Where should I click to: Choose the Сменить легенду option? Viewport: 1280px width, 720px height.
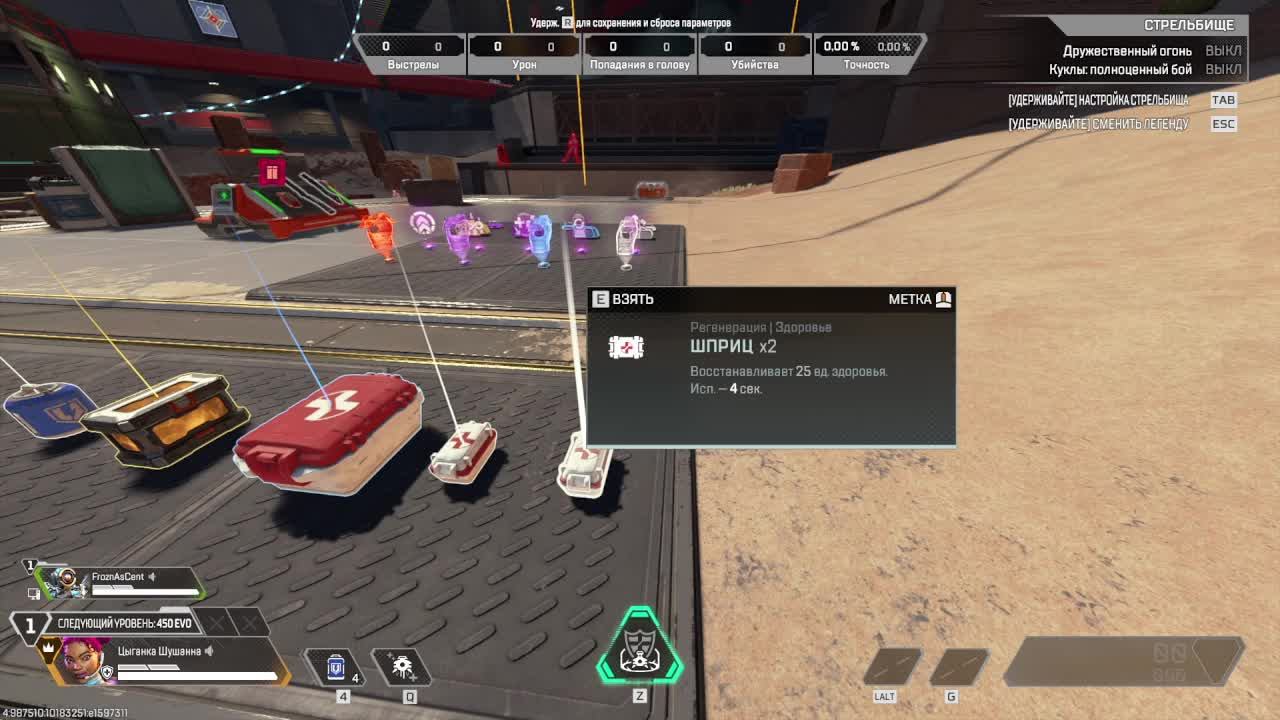click(1099, 124)
